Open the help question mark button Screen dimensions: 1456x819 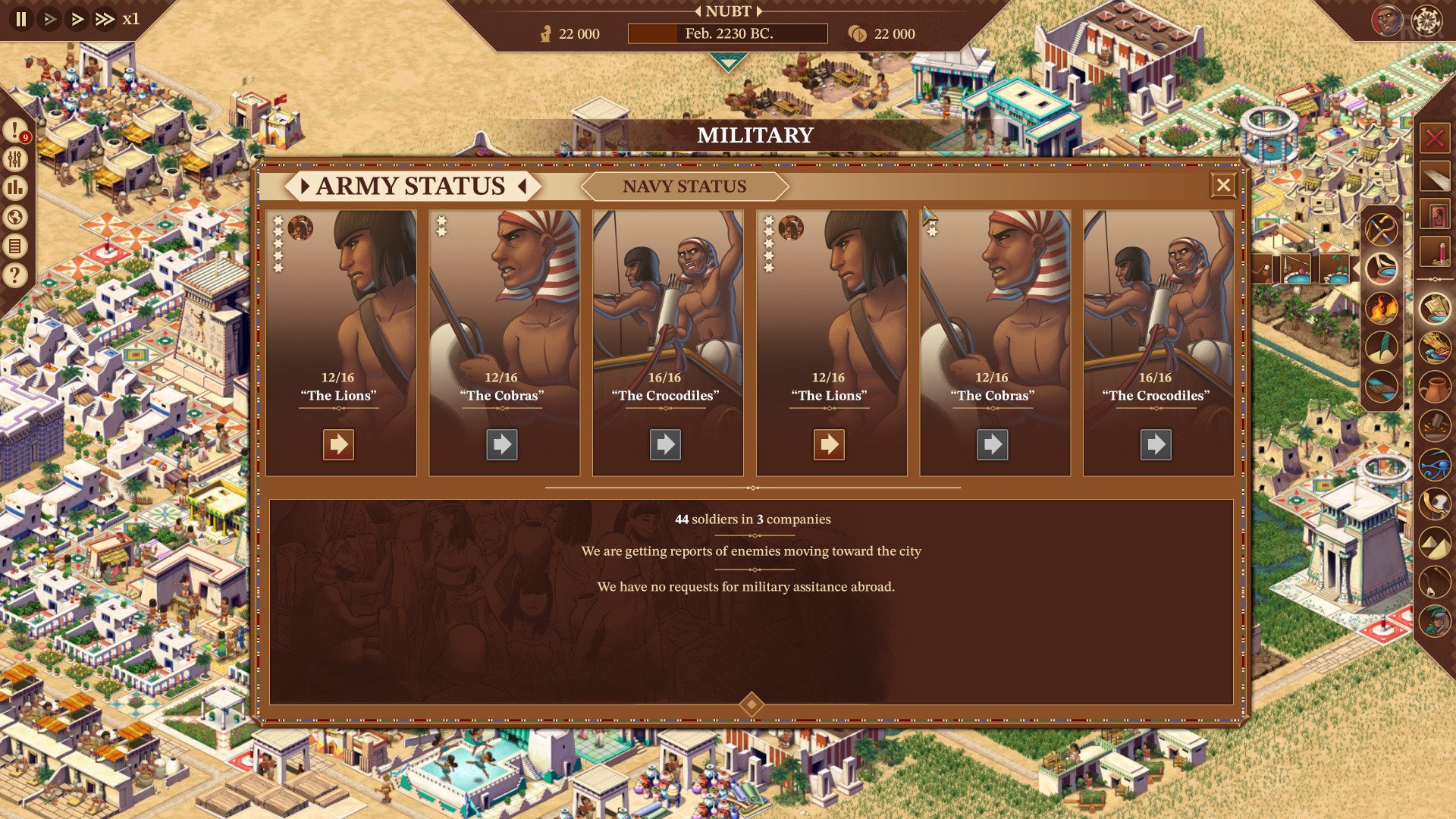(15, 275)
